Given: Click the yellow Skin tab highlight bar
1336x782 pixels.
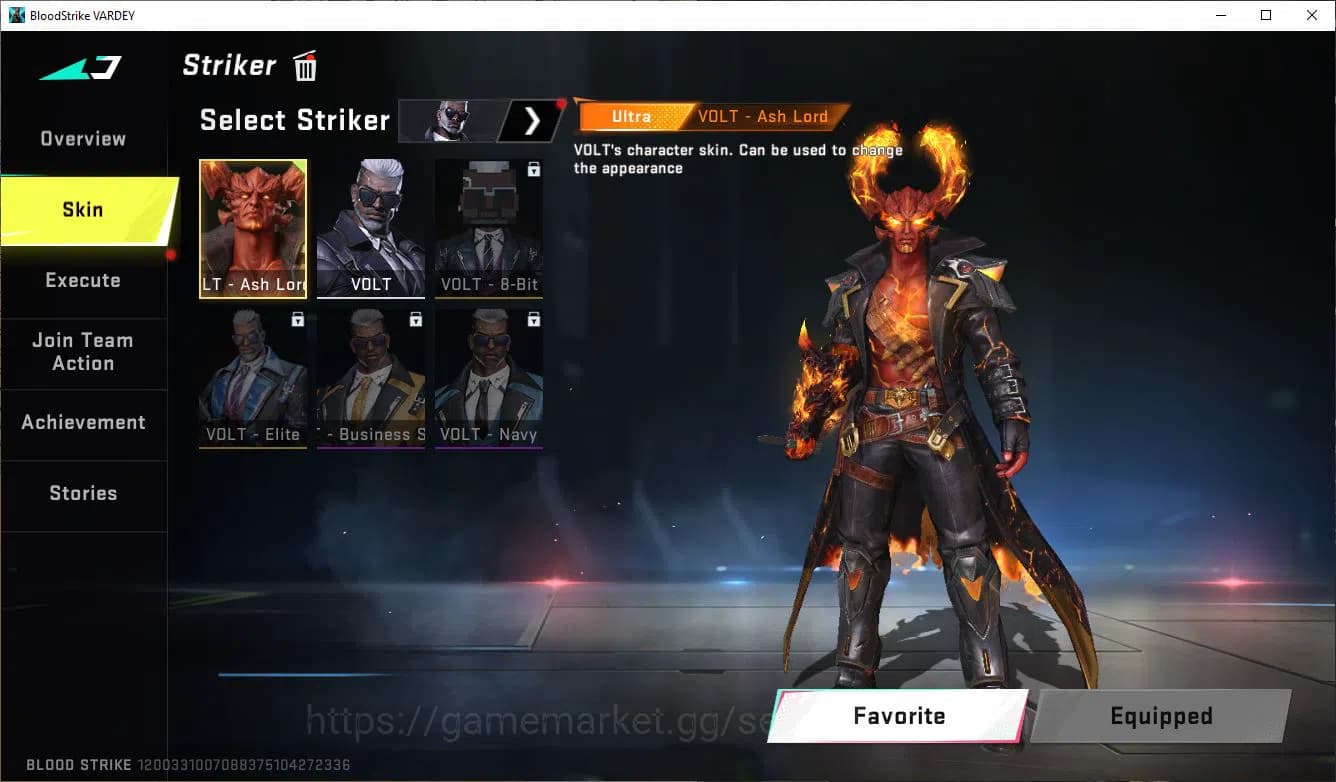Looking at the screenshot, I should coord(83,210).
